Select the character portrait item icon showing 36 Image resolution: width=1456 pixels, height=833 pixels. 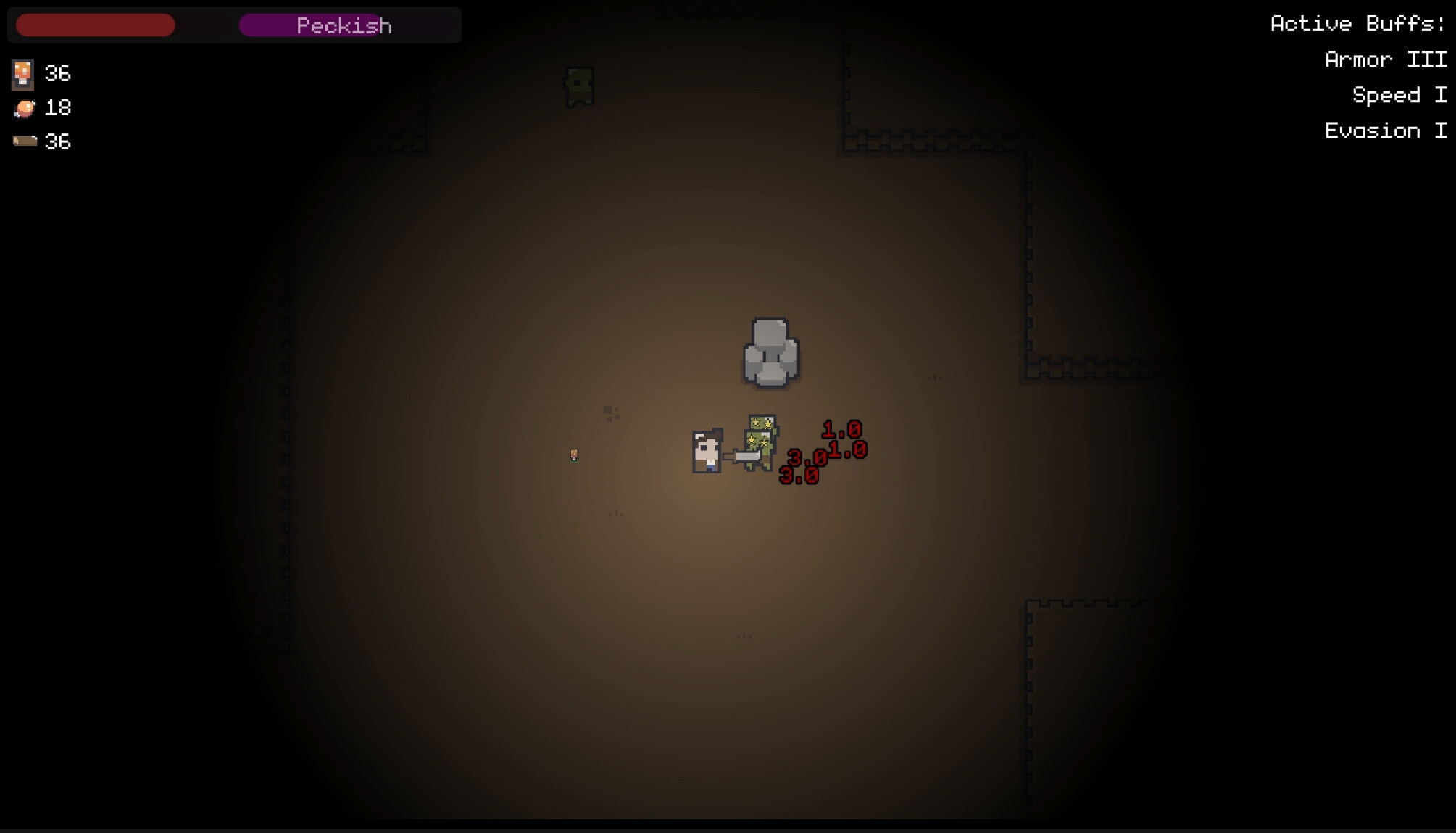pos(22,73)
